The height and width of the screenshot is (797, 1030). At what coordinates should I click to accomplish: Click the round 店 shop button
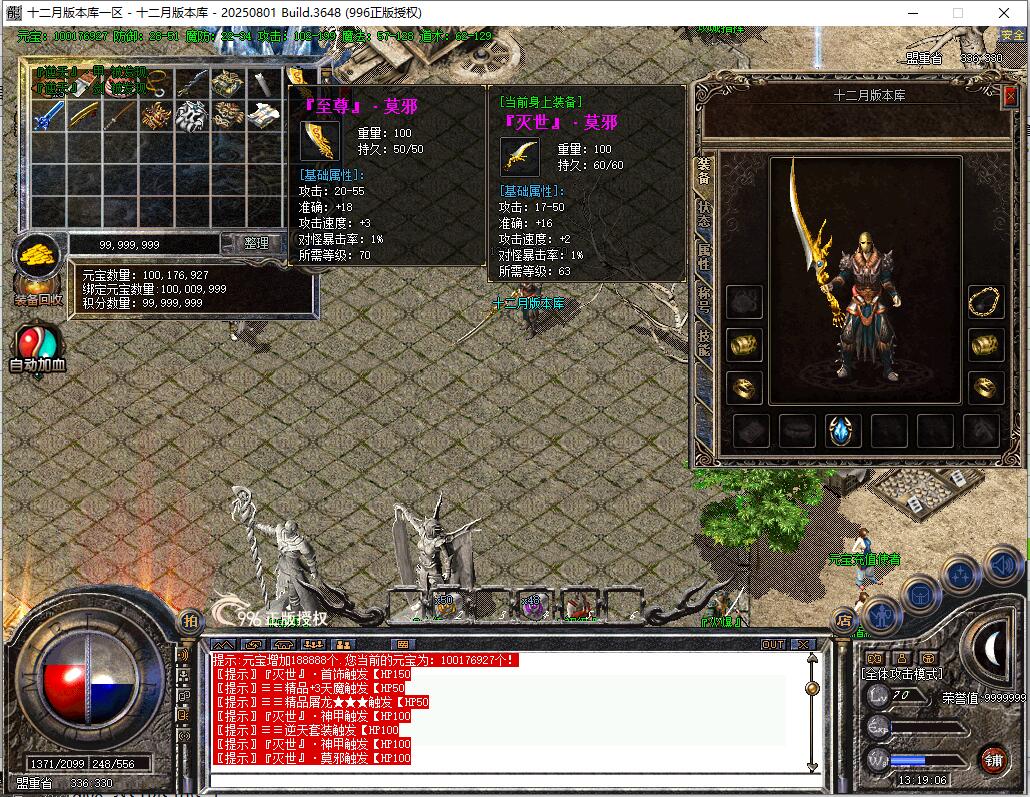(843, 621)
